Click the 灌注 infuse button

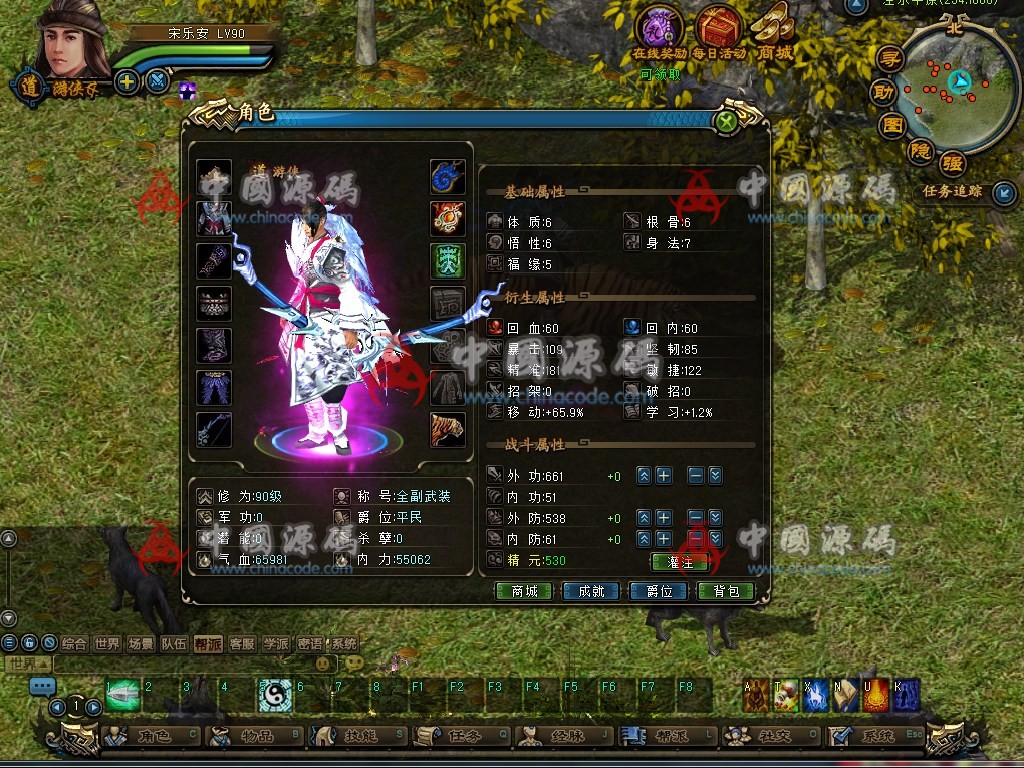[679, 562]
